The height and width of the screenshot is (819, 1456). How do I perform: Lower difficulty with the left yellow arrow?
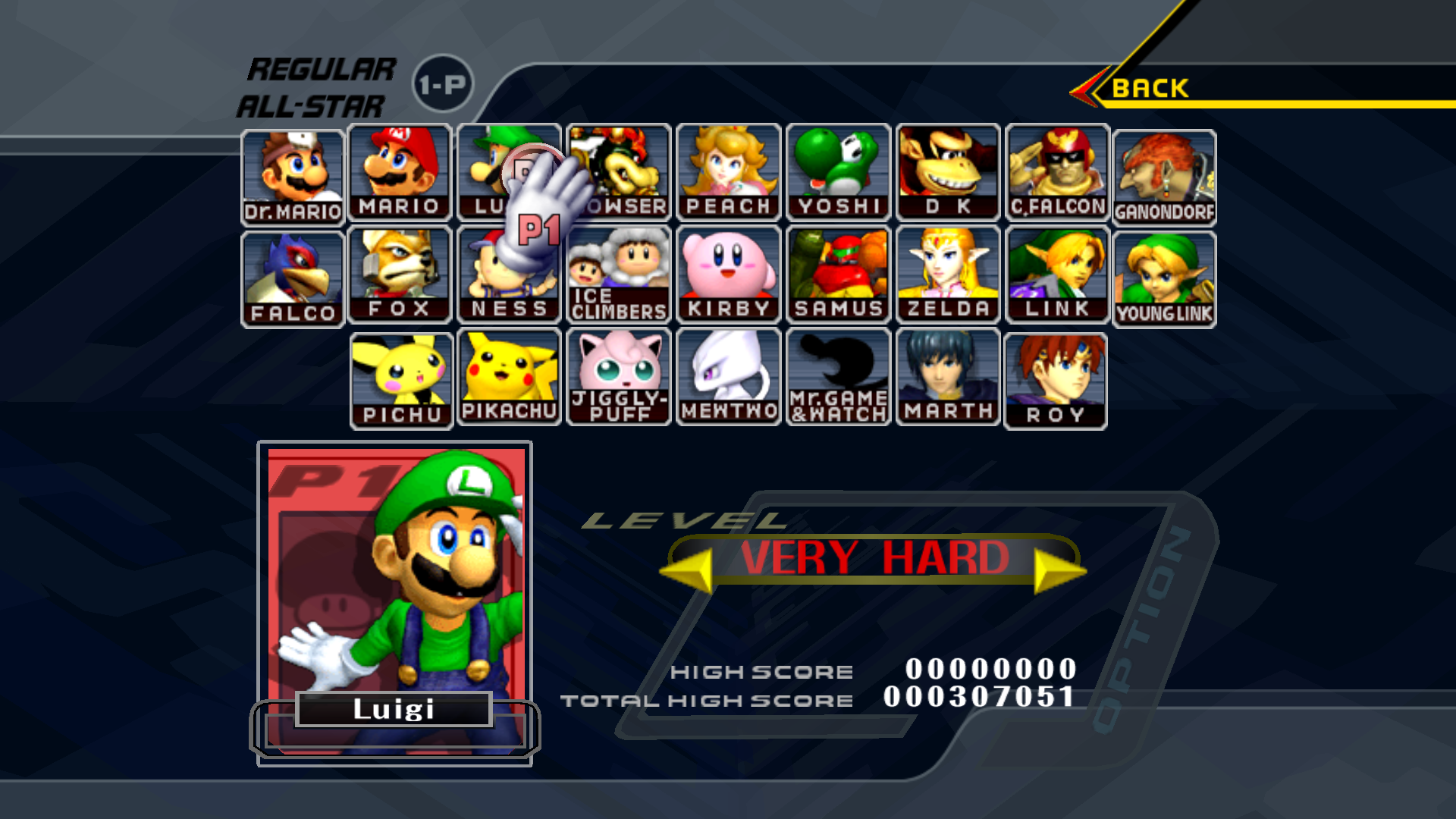[x=689, y=570]
